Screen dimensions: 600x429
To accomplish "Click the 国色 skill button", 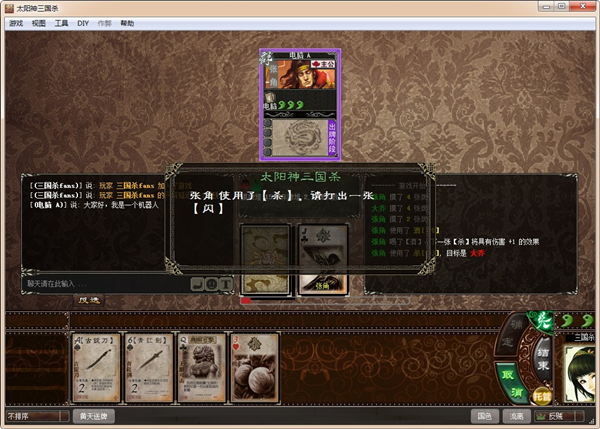I will pyautogui.click(x=485, y=416).
